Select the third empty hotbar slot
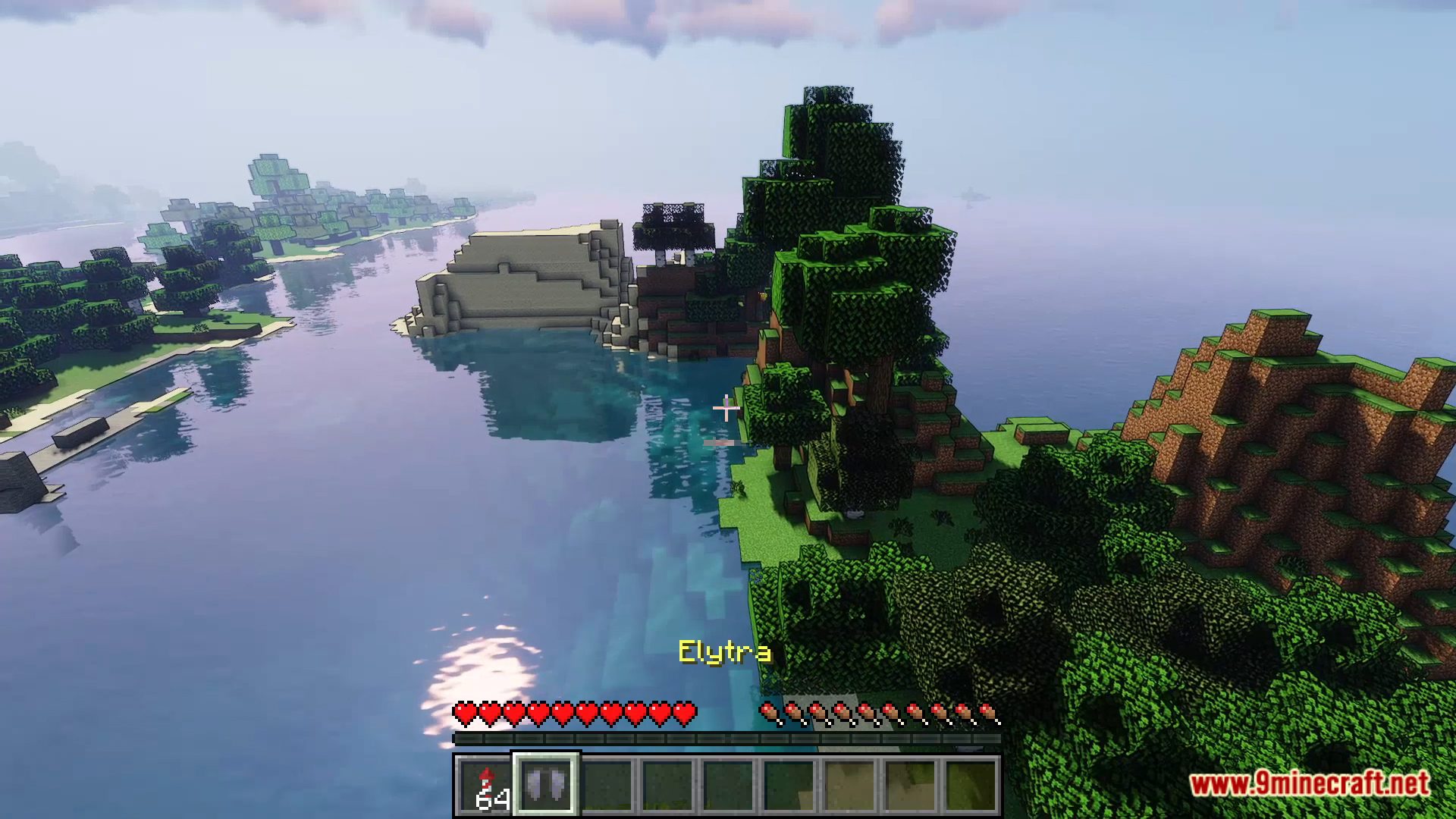This screenshot has width=1456, height=819. [x=728, y=784]
